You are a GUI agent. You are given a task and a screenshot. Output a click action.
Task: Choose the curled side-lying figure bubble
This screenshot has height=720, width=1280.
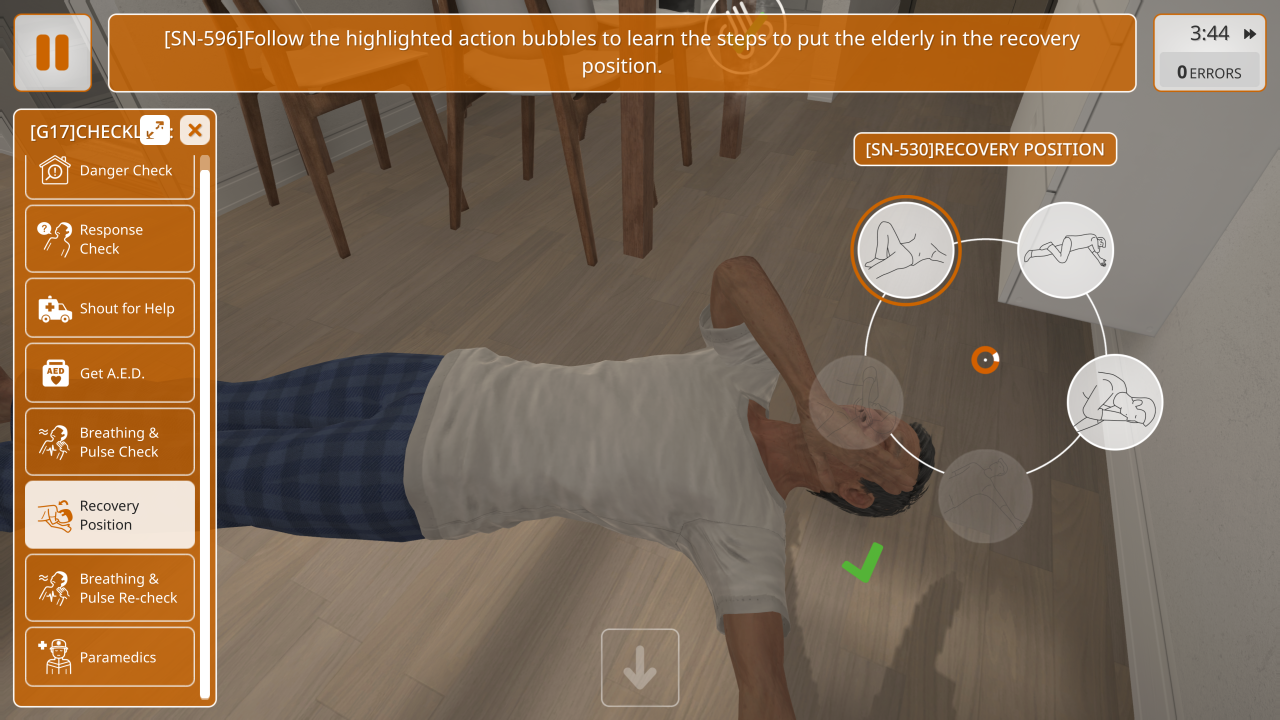pos(1115,402)
